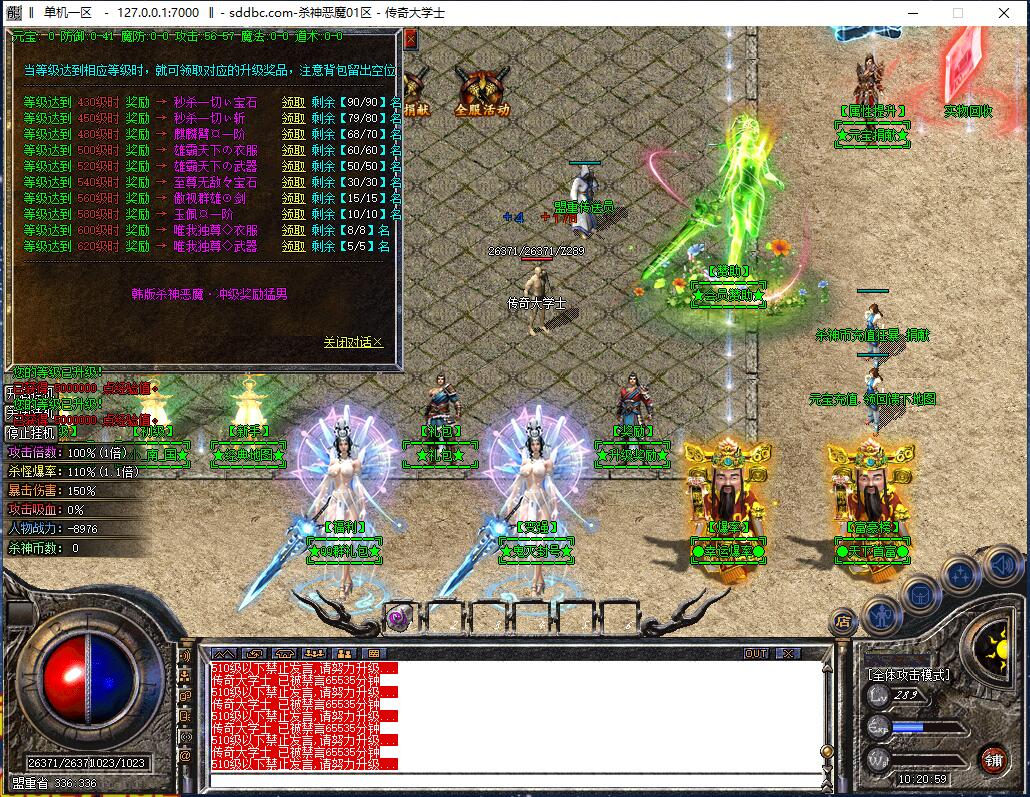The height and width of the screenshot is (797, 1030).
Task: Close the reward panel with the corner X
Action: click(x=410, y=40)
